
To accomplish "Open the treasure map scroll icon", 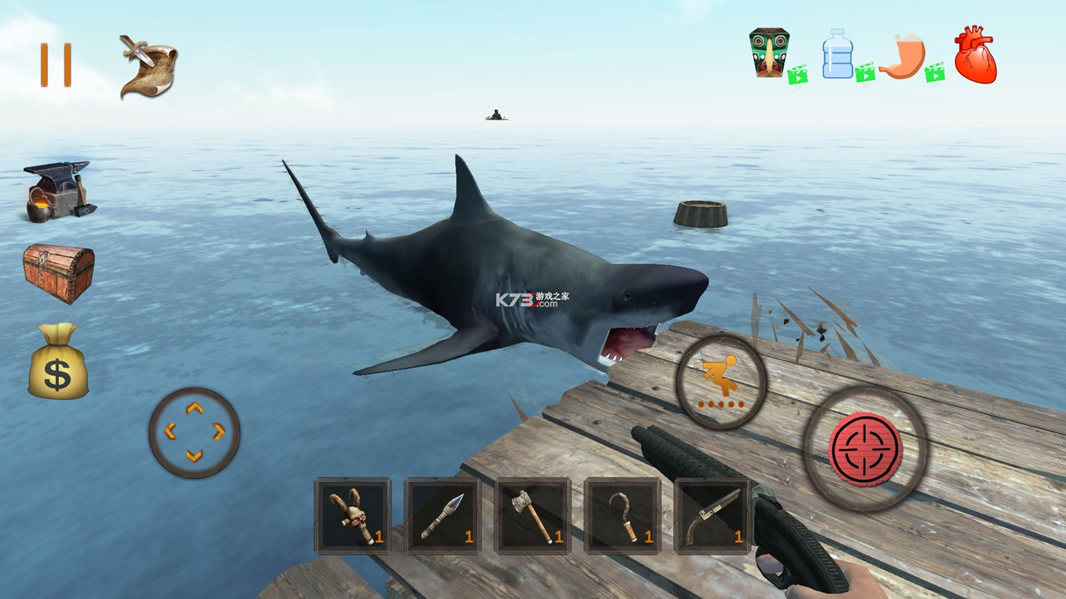I will pos(148,67).
